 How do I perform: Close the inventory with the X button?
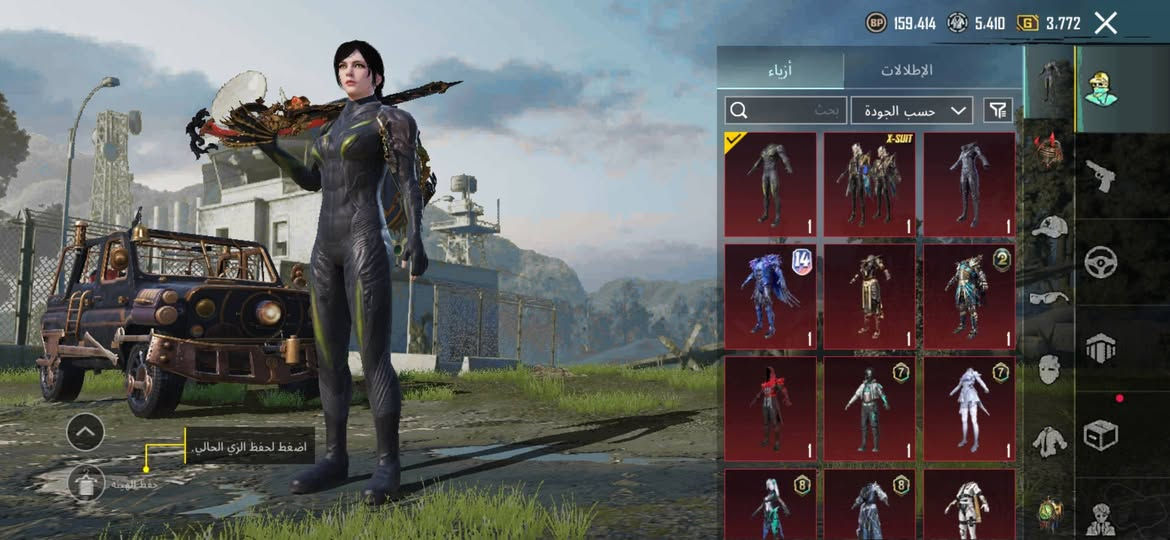1105,23
